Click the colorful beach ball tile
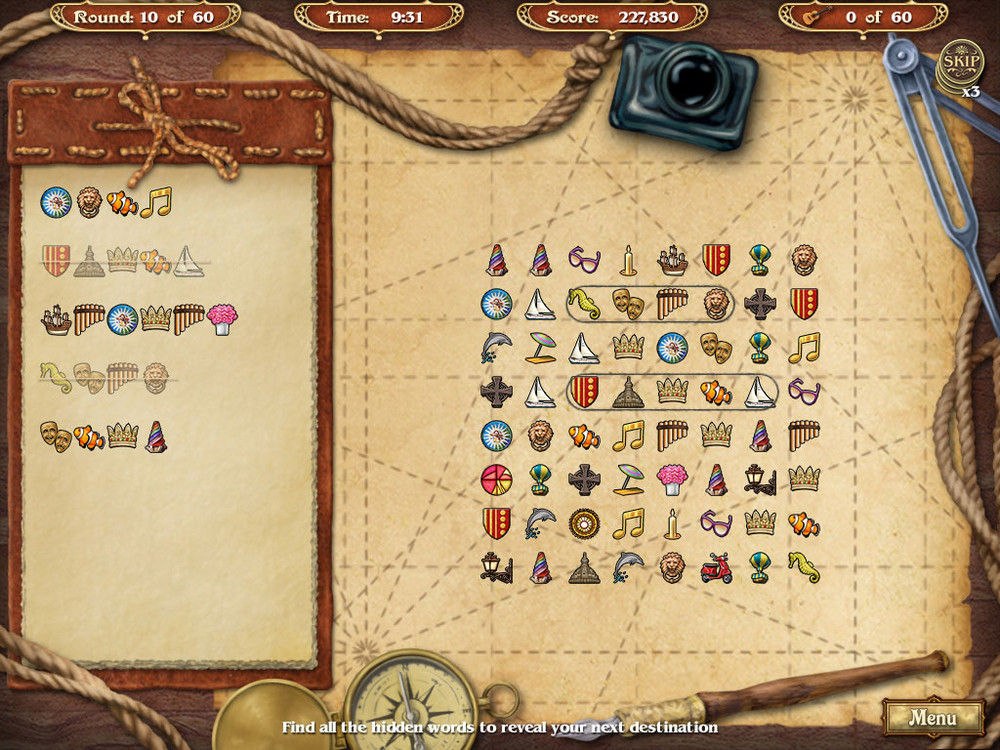 (497, 478)
